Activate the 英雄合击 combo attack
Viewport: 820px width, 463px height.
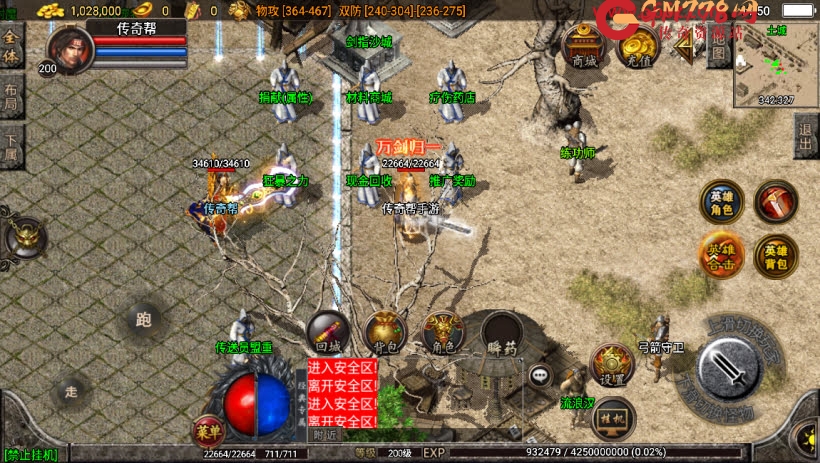point(720,253)
